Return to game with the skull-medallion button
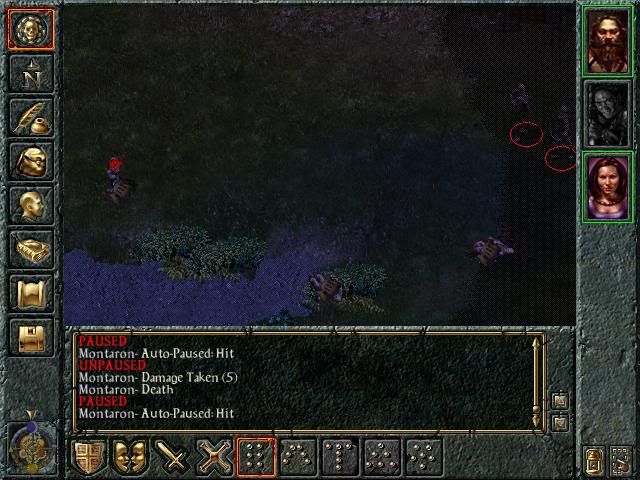Screen dimensions: 640x480 pos(30,28)
